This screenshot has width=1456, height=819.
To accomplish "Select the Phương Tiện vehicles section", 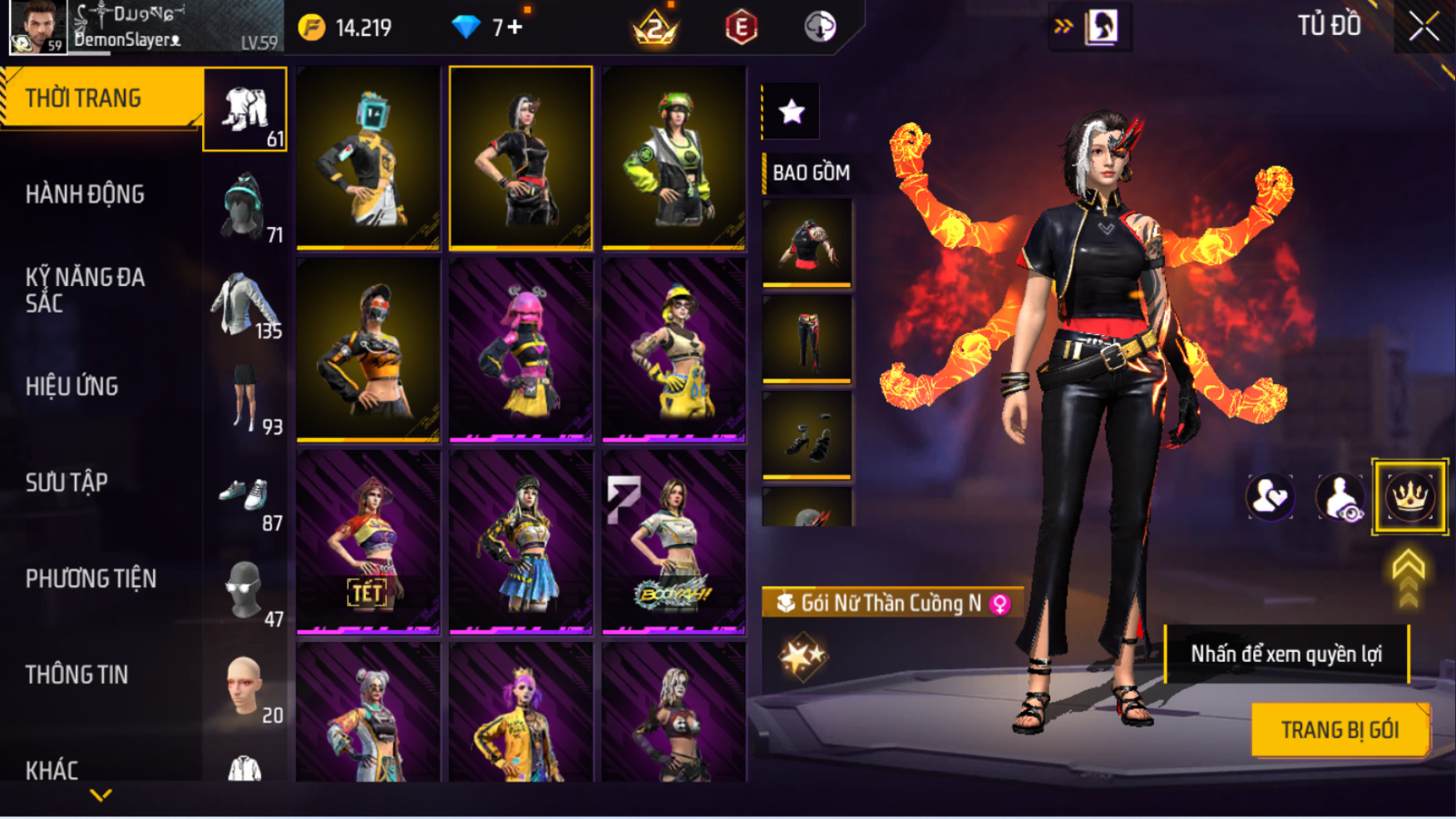I will click(x=91, y=579).
